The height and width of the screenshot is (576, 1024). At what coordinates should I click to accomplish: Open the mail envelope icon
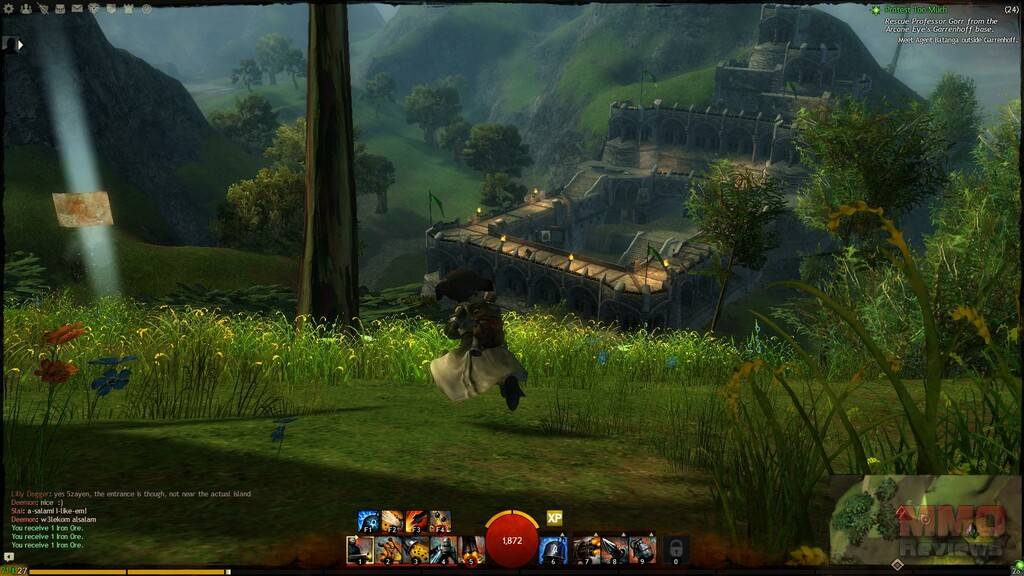77,9
